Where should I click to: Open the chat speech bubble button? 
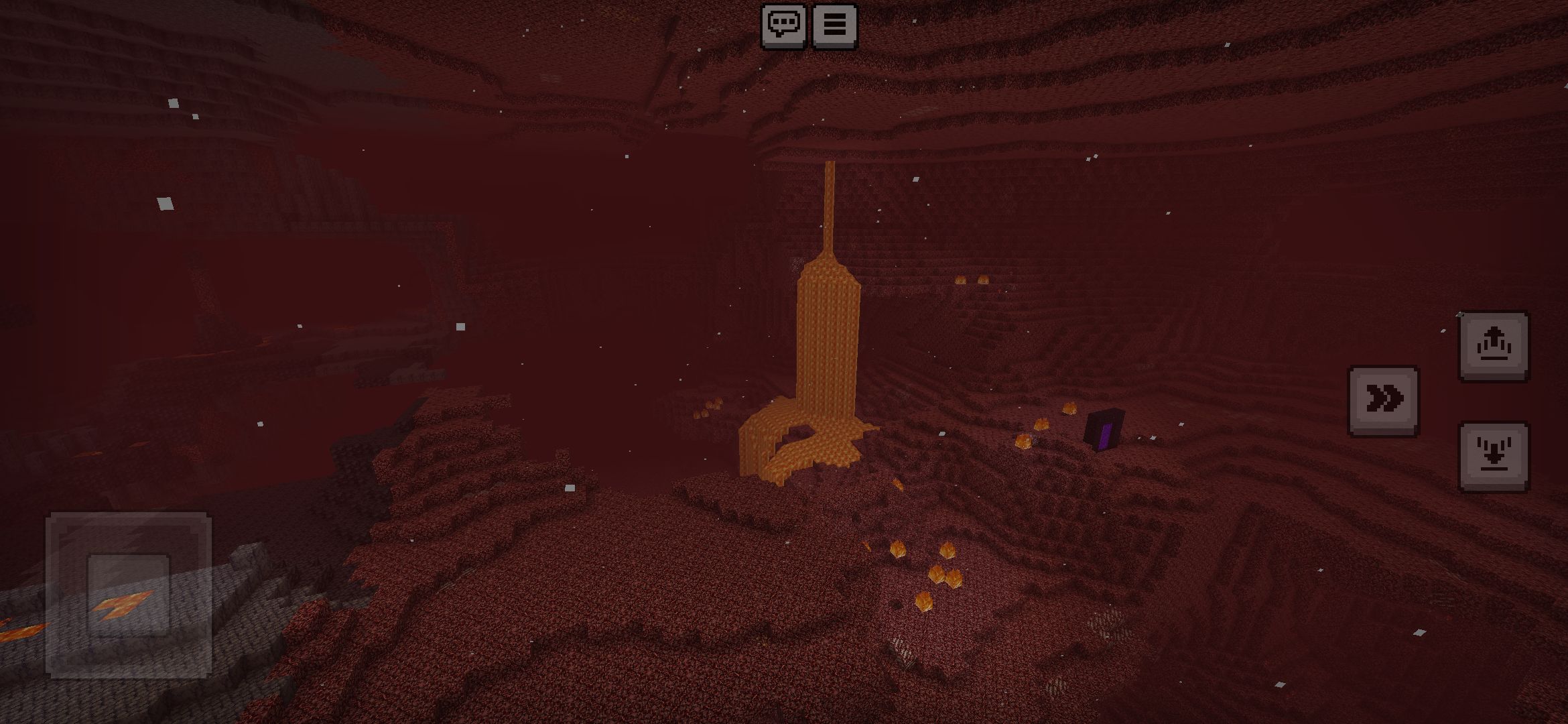click(783, 25)
